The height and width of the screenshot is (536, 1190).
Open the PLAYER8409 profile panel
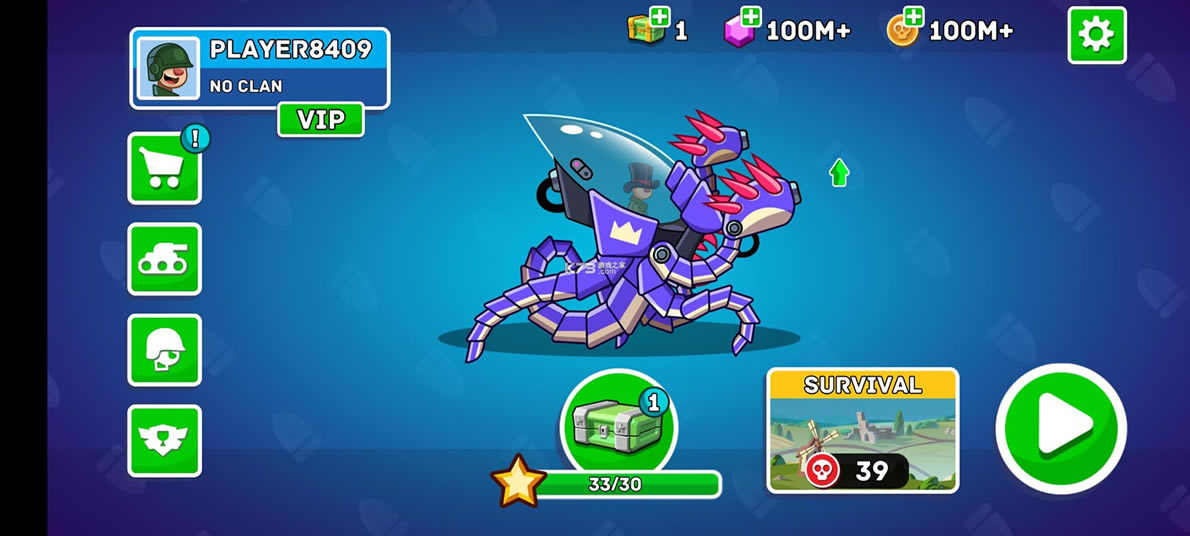point(259,67)
